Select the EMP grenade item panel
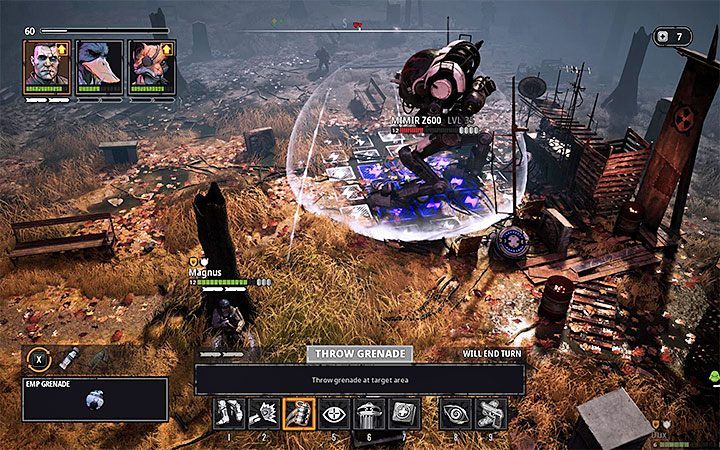 point(95,399)
